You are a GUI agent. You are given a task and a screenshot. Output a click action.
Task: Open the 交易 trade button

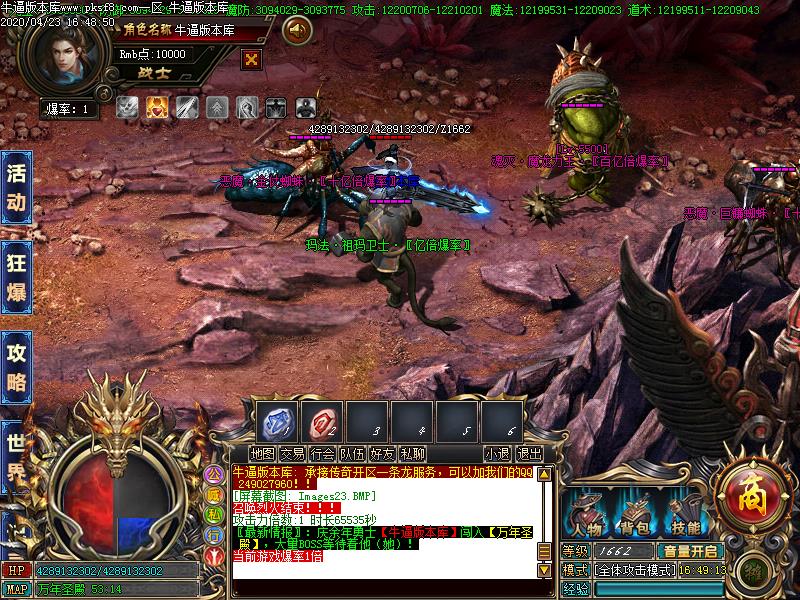click(292, 454)
